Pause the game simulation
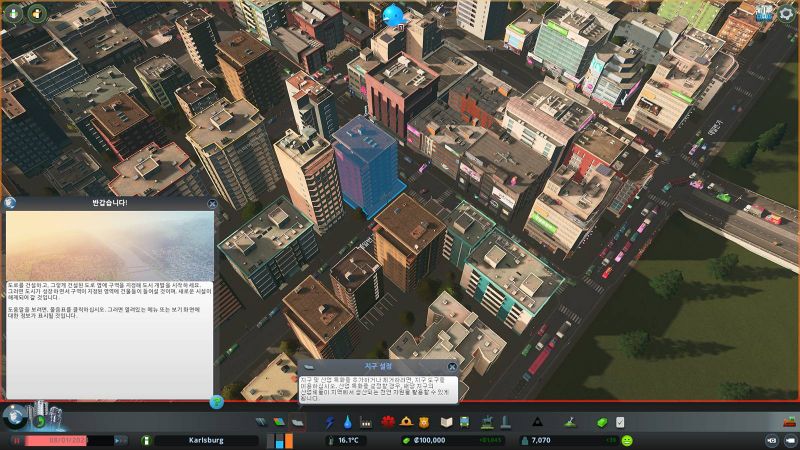Image resolution: width=800 pixels, height=450 pixels. [16, 440]
